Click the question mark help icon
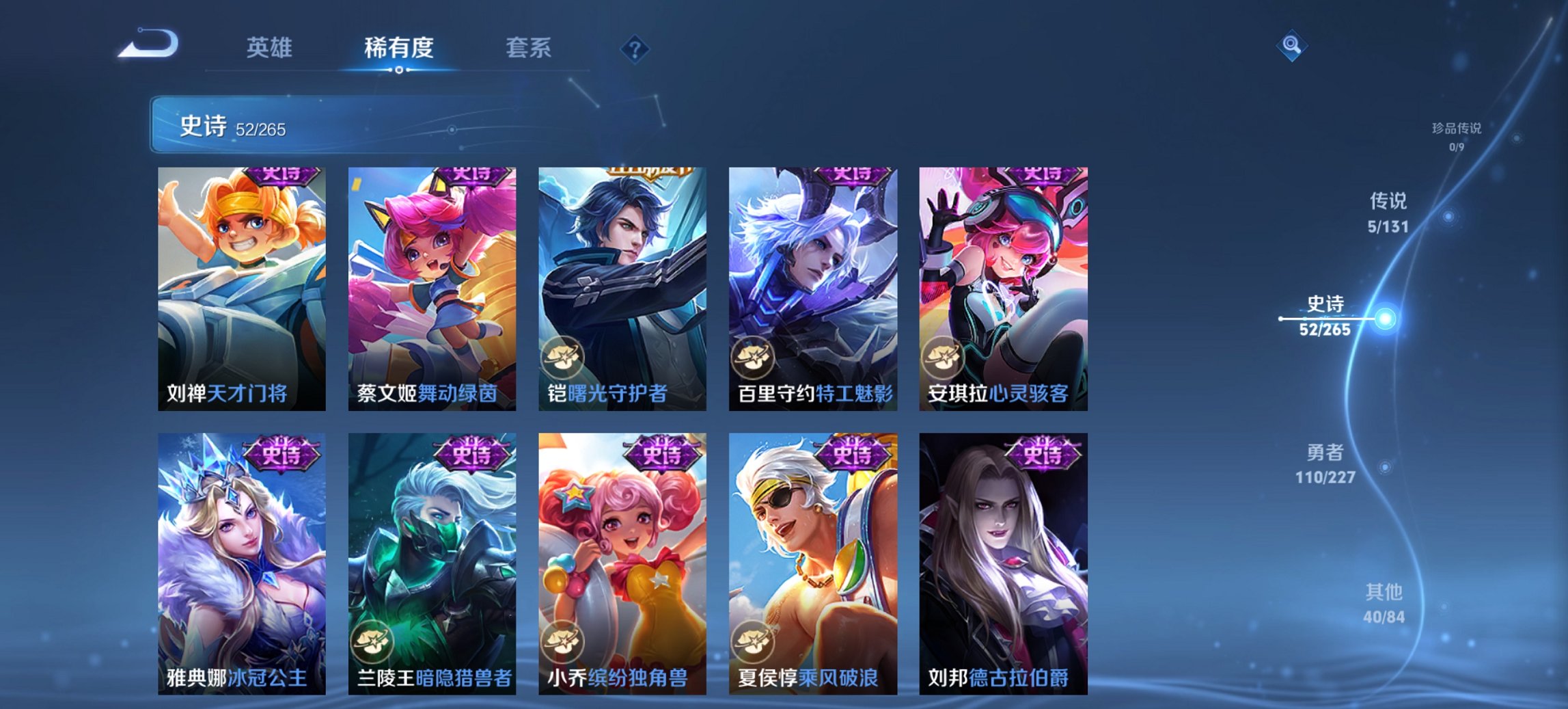The image size is (1568, 709). [x=635, y=49]
